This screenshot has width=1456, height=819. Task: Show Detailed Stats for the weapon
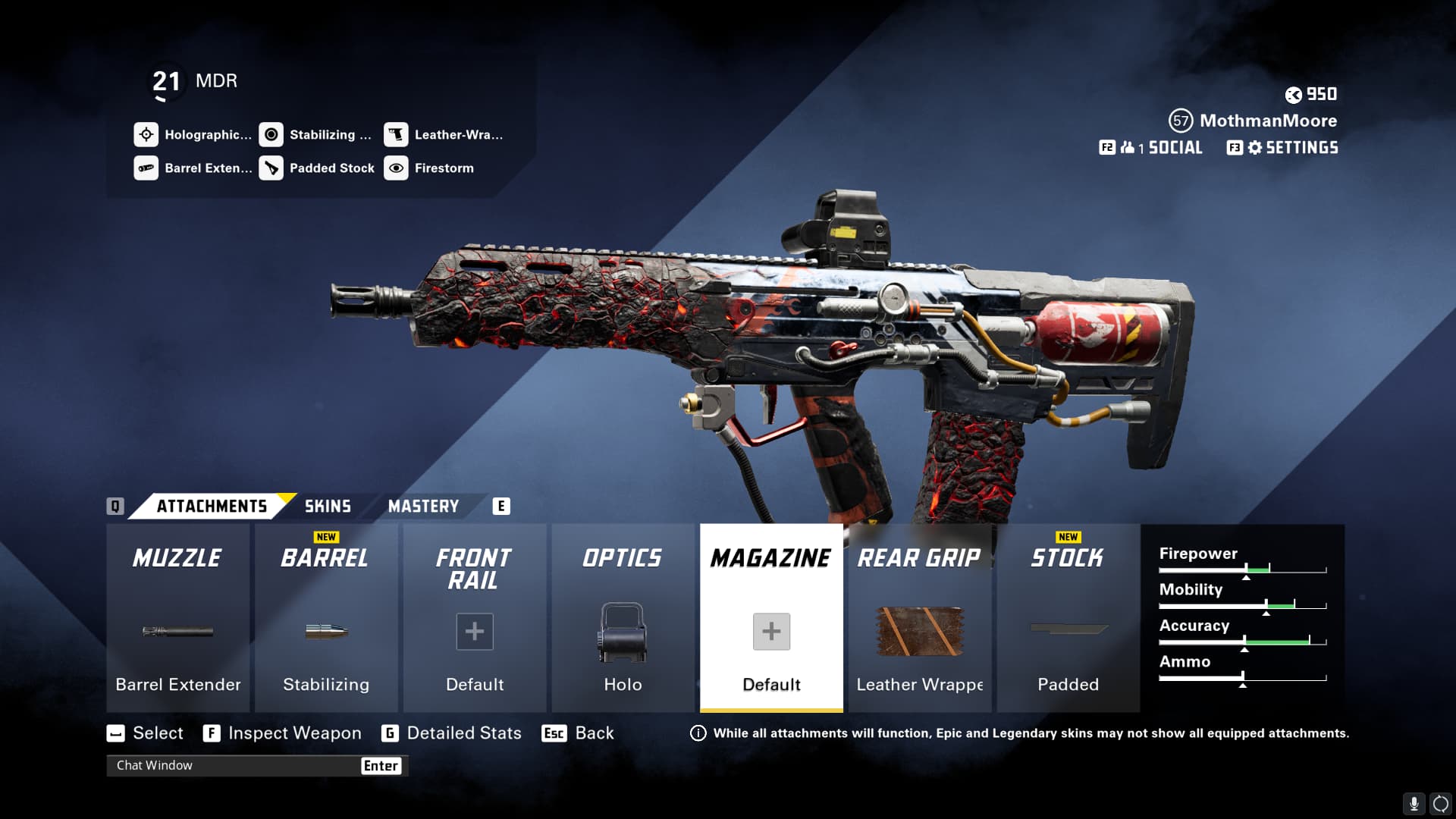463,733
